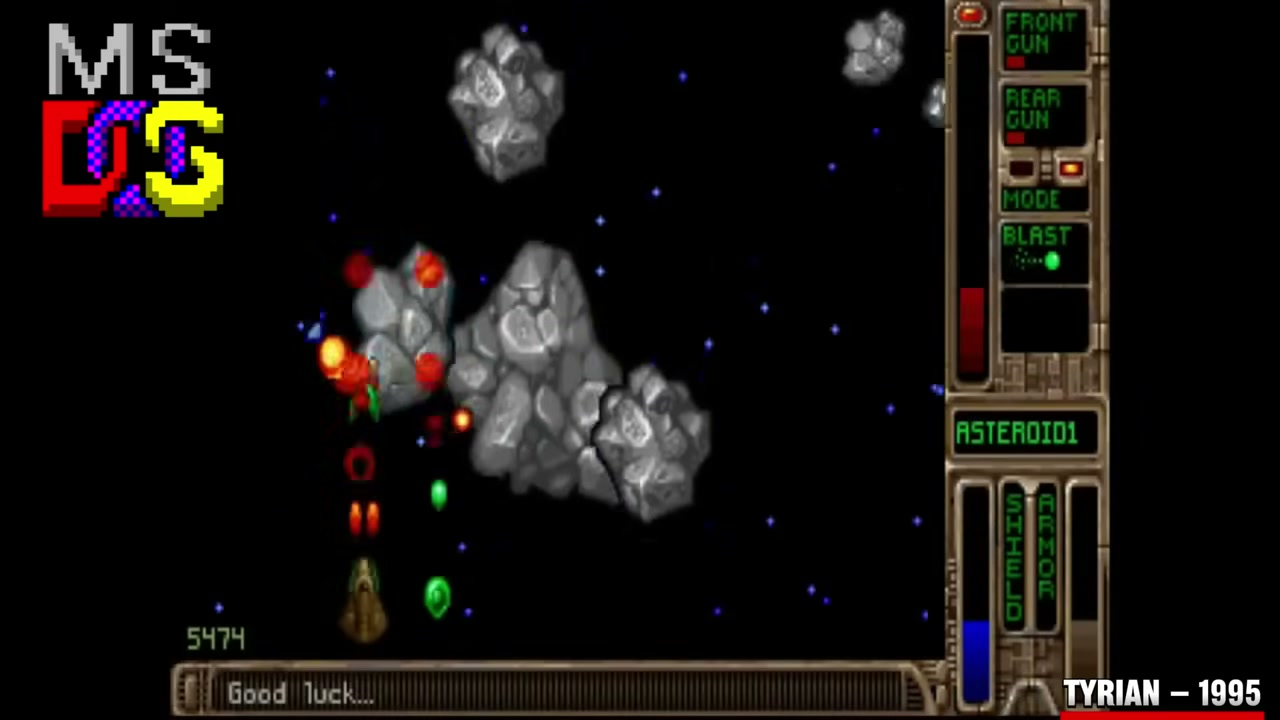Toggle the red FRONT GUN status light

click(1016, 60)
